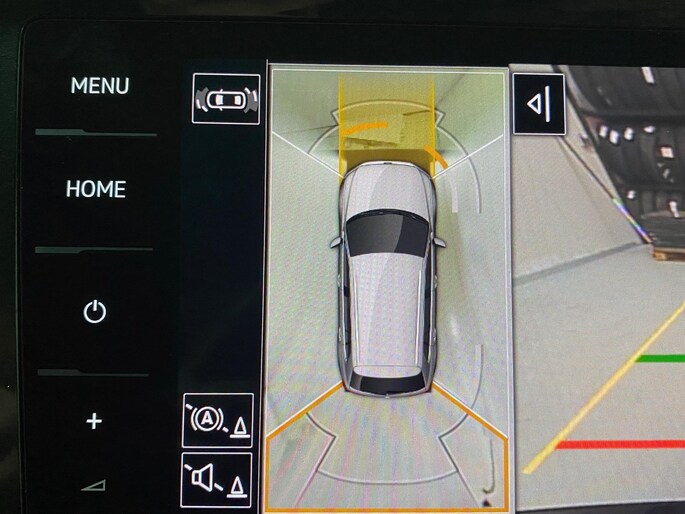Tap the power button icon
The image size is (685, 514).
tap(94, 312)
